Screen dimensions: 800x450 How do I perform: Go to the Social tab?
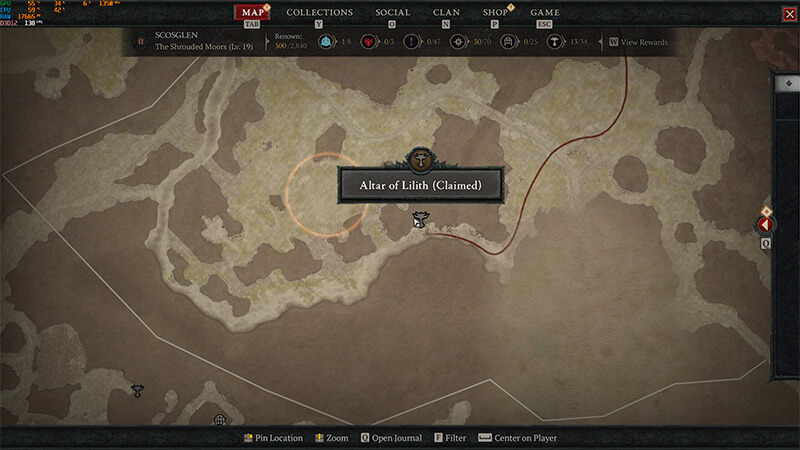click(x=393, y=13)
